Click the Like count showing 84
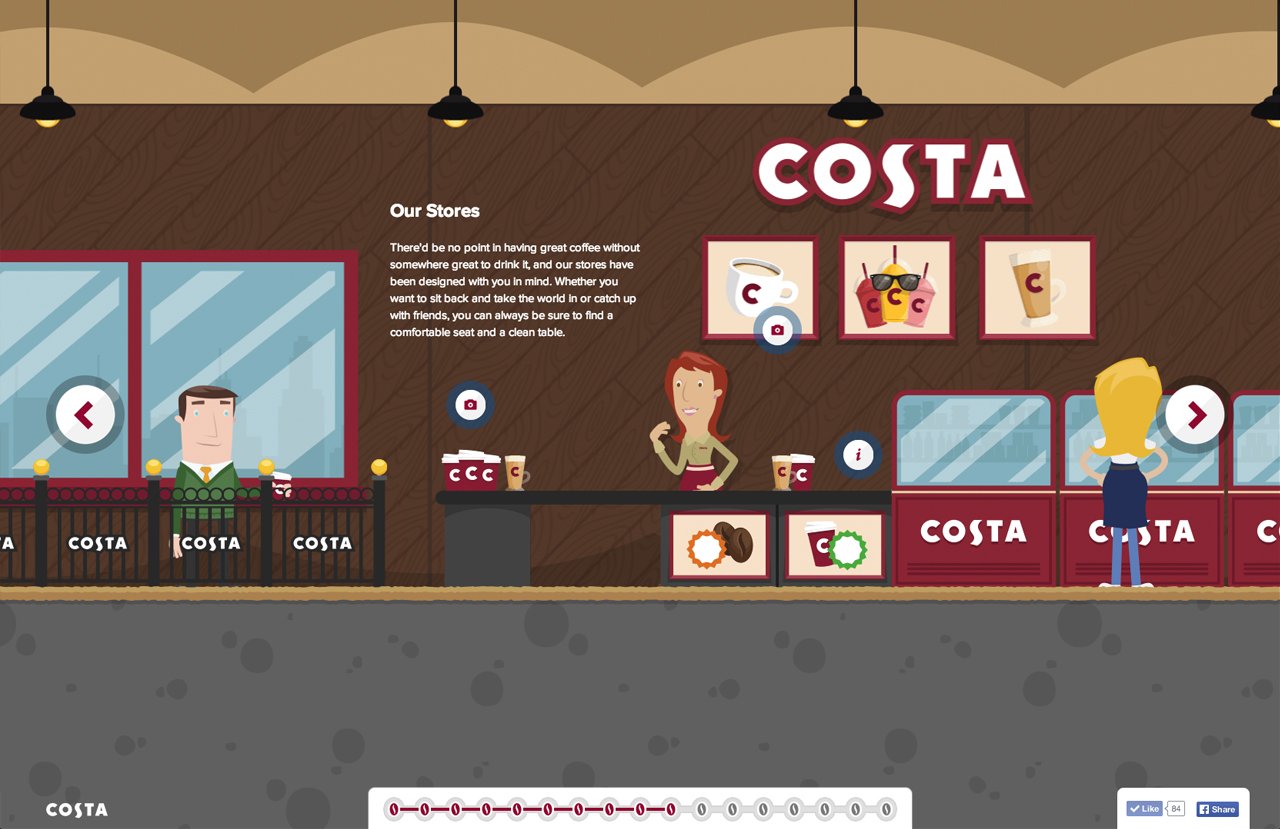 pos(1175,808)
